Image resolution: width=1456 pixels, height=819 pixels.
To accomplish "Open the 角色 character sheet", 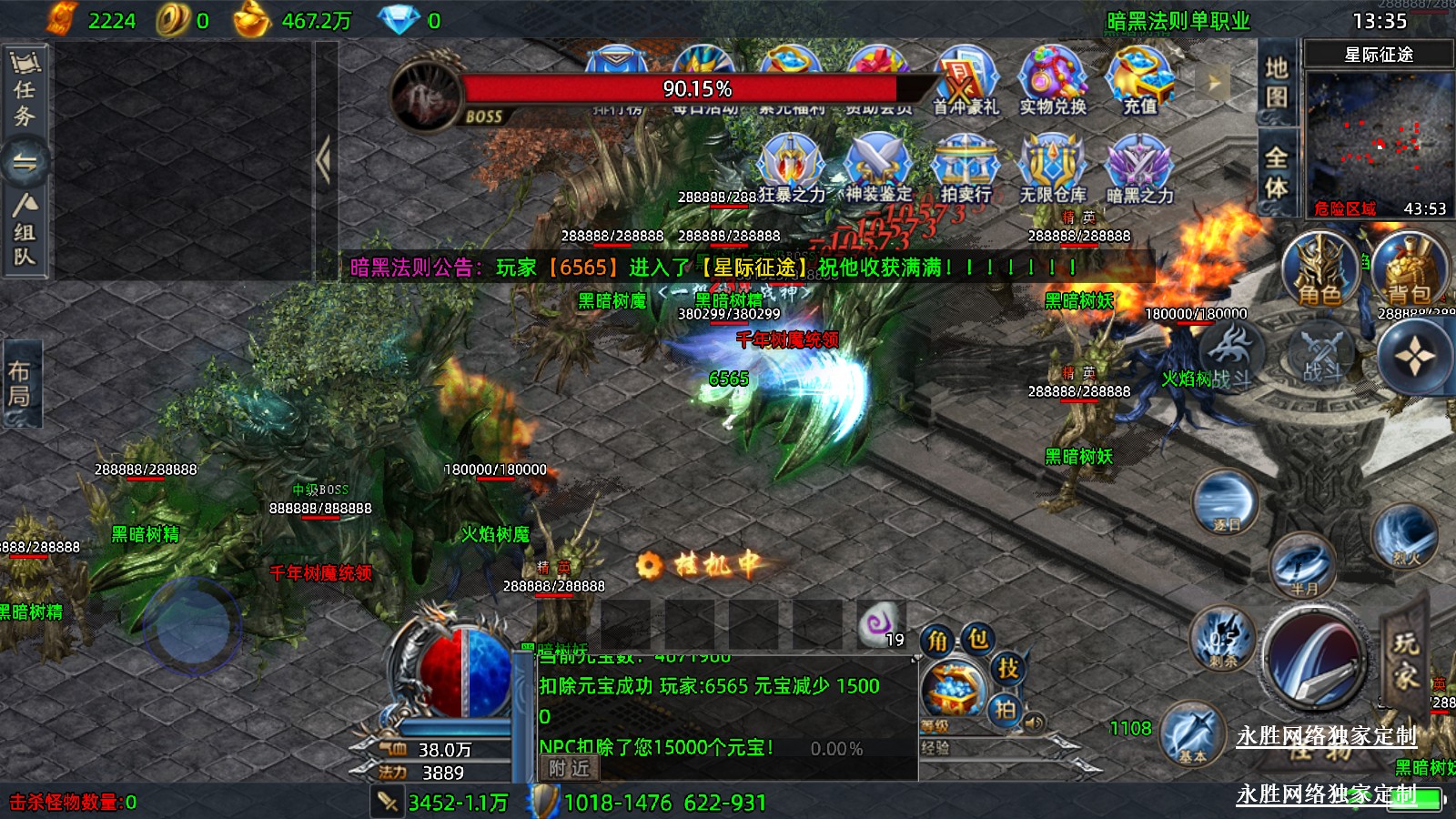I will pos(1319,269).
